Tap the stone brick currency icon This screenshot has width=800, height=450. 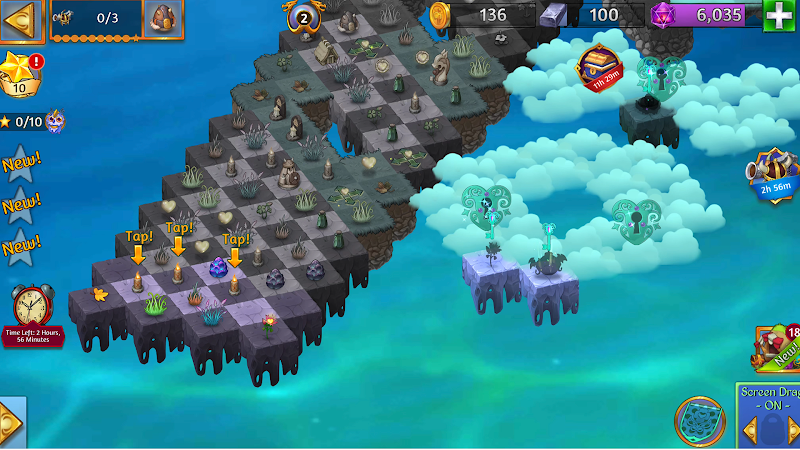pos(553,15)
